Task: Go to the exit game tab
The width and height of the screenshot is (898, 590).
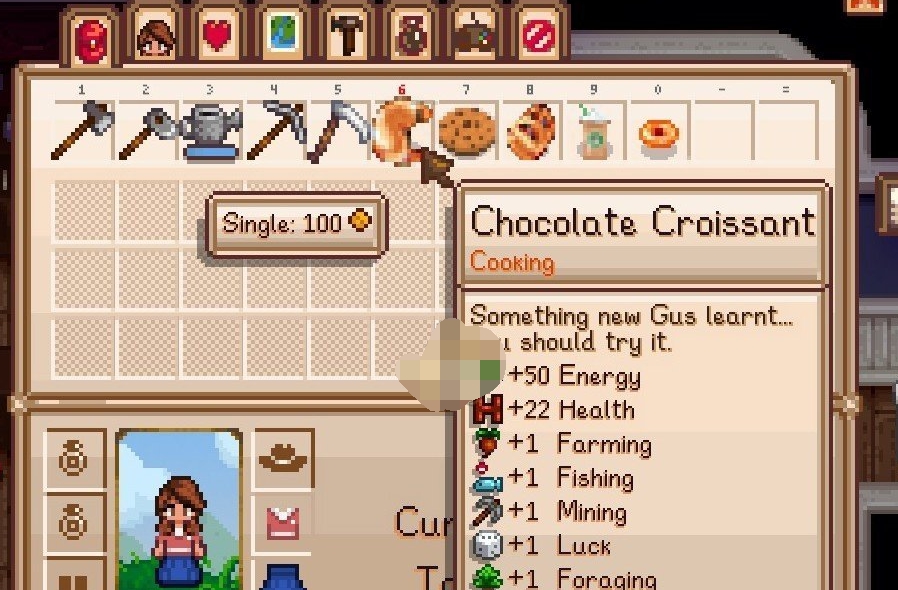Action: (x=540, y=36)
